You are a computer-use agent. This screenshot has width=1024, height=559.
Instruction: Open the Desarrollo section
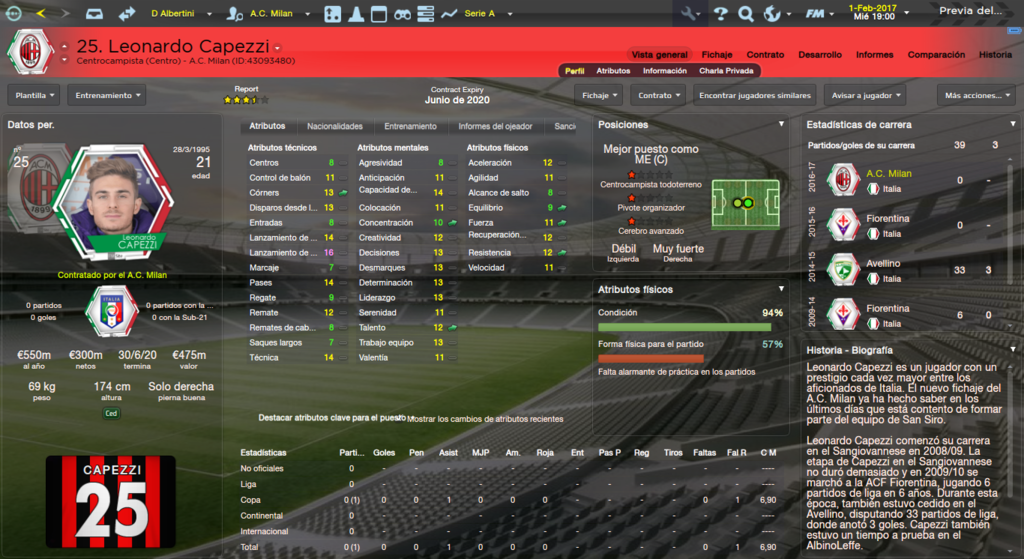click(819, 54)
